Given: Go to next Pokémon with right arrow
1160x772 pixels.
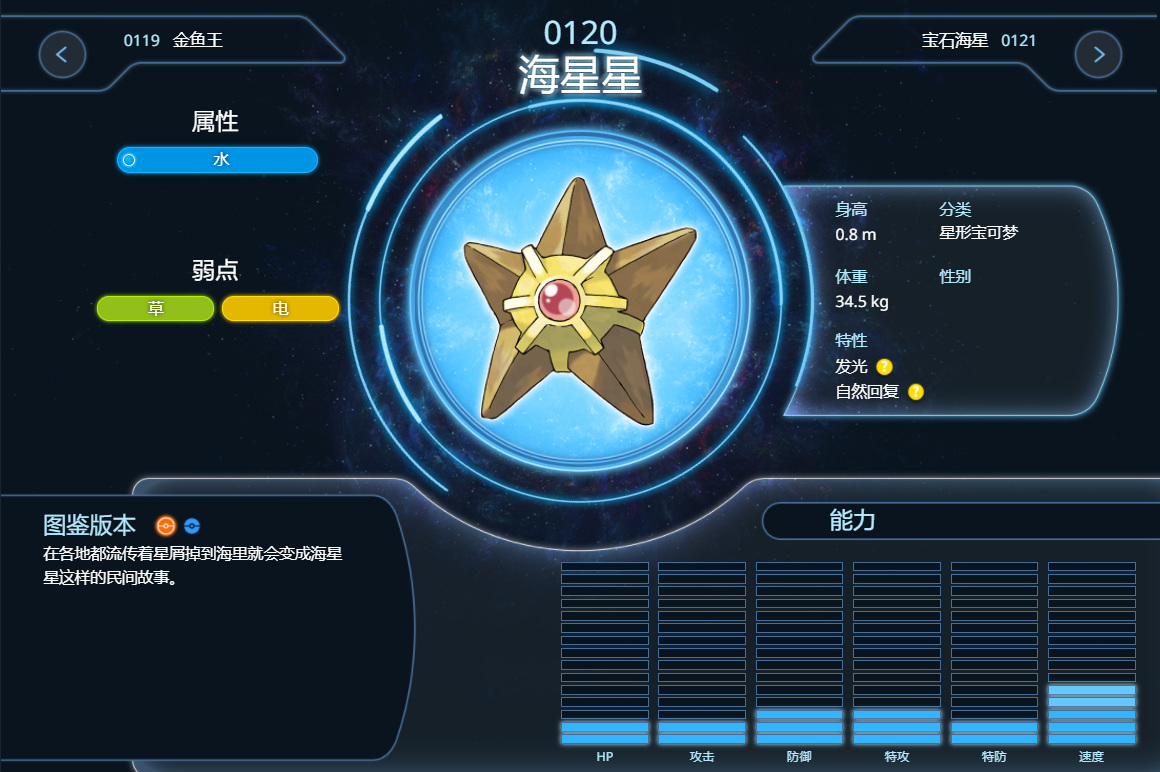Looking at the screenshot, I should point(1098,54).
